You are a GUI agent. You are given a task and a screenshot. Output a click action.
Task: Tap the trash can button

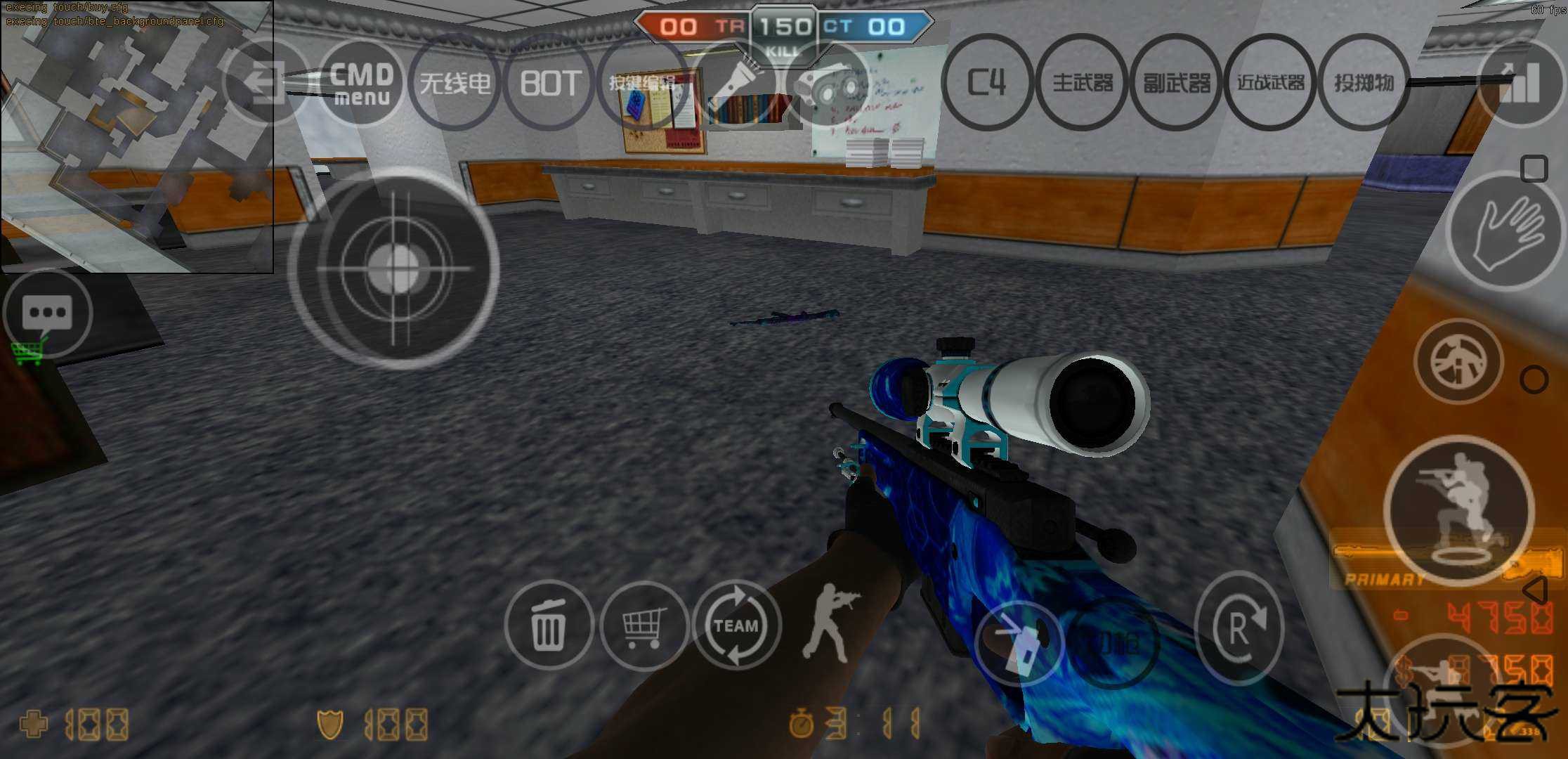[x=549, y=625]
